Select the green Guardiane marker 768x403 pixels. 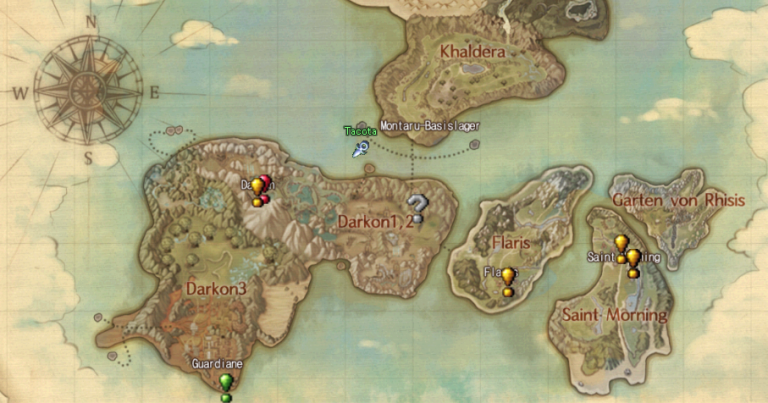[x=226, y=383]
